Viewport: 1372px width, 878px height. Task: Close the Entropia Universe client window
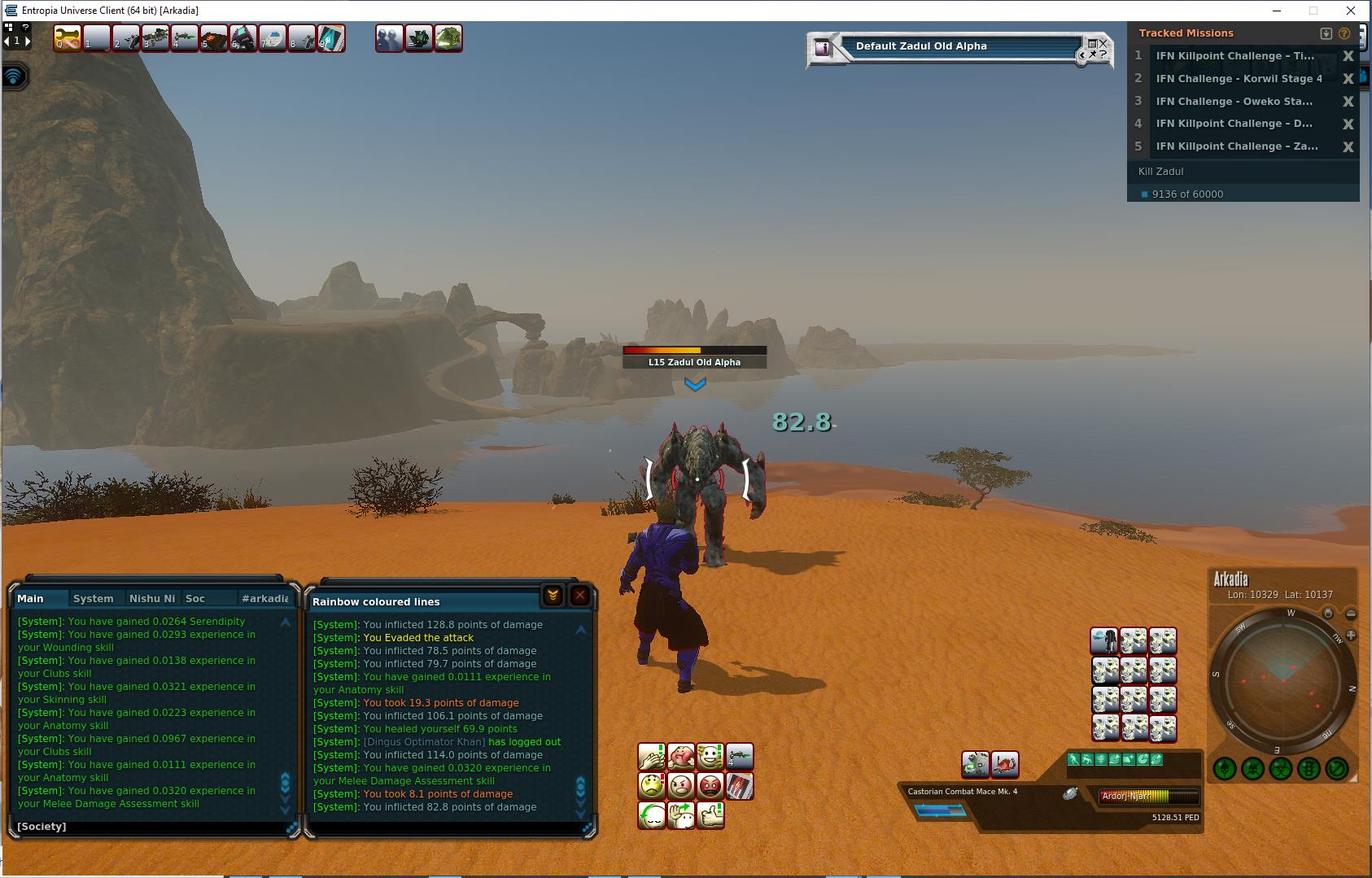[1352, 11]
